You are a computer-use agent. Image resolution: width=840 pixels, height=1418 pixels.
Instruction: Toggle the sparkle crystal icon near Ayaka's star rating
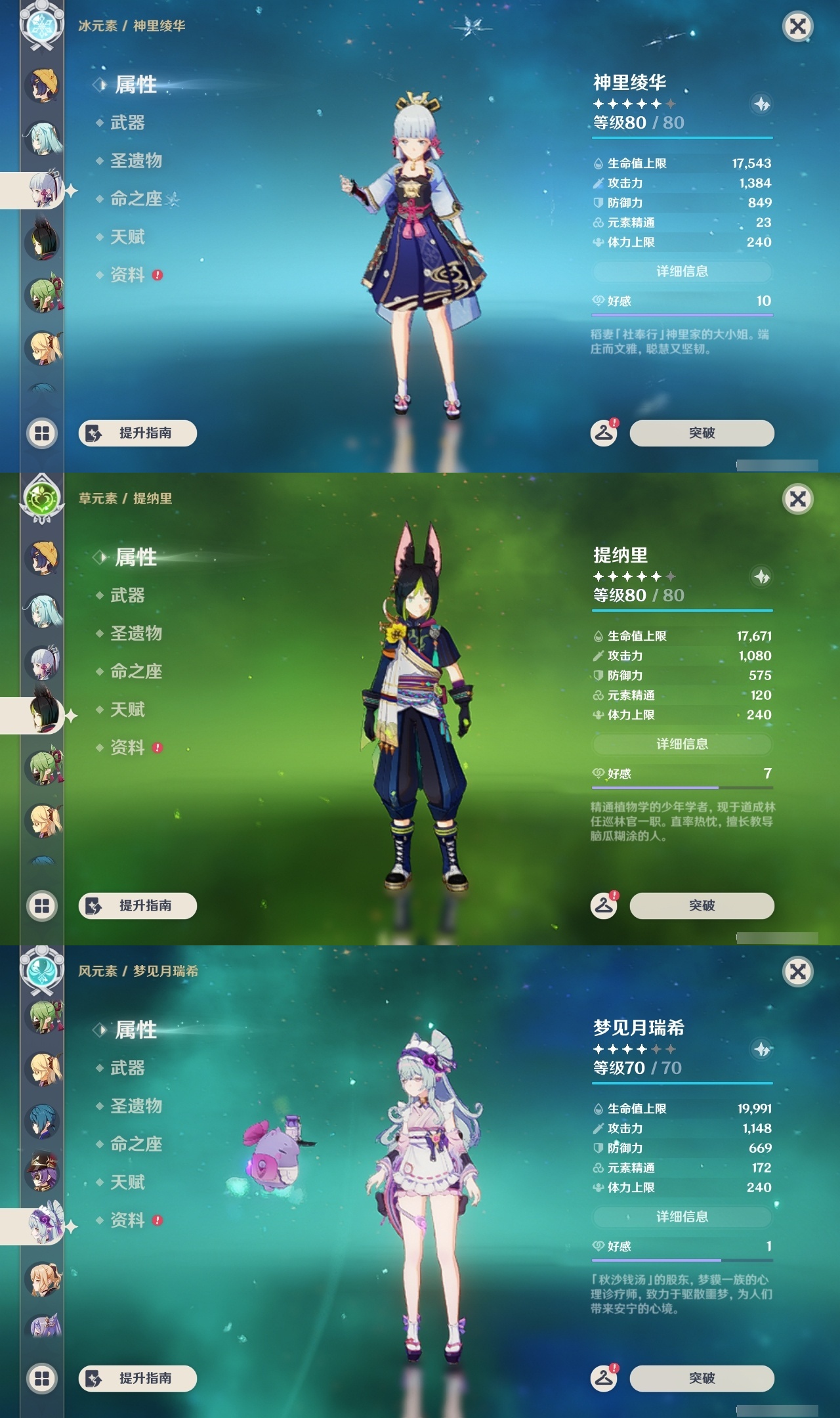click(x=760, y=104)
